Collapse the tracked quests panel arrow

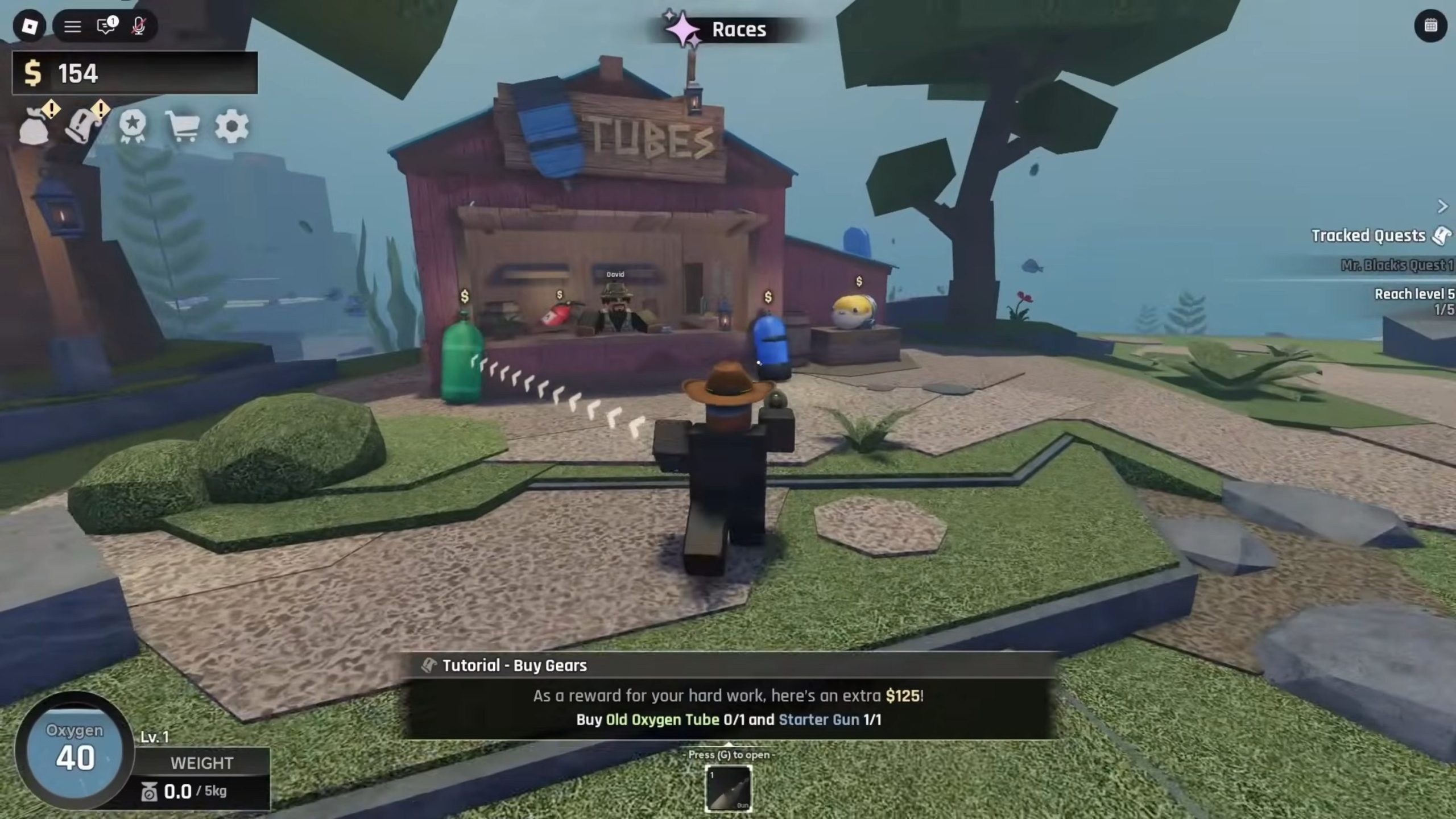click(1442, 206)
